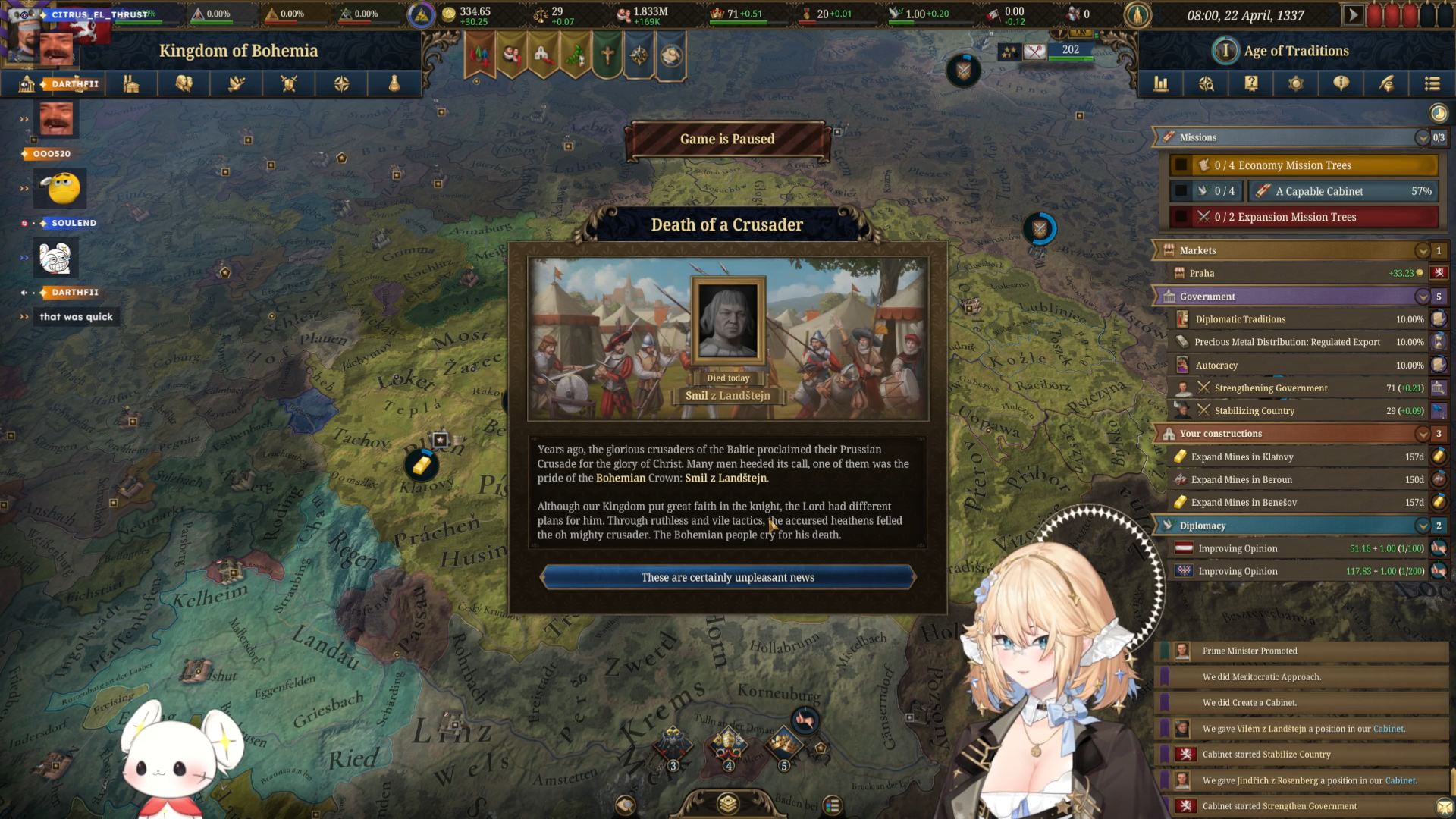Open the Strengthening Government cabinet action
1456x819 pixels.
point(1270,388)
